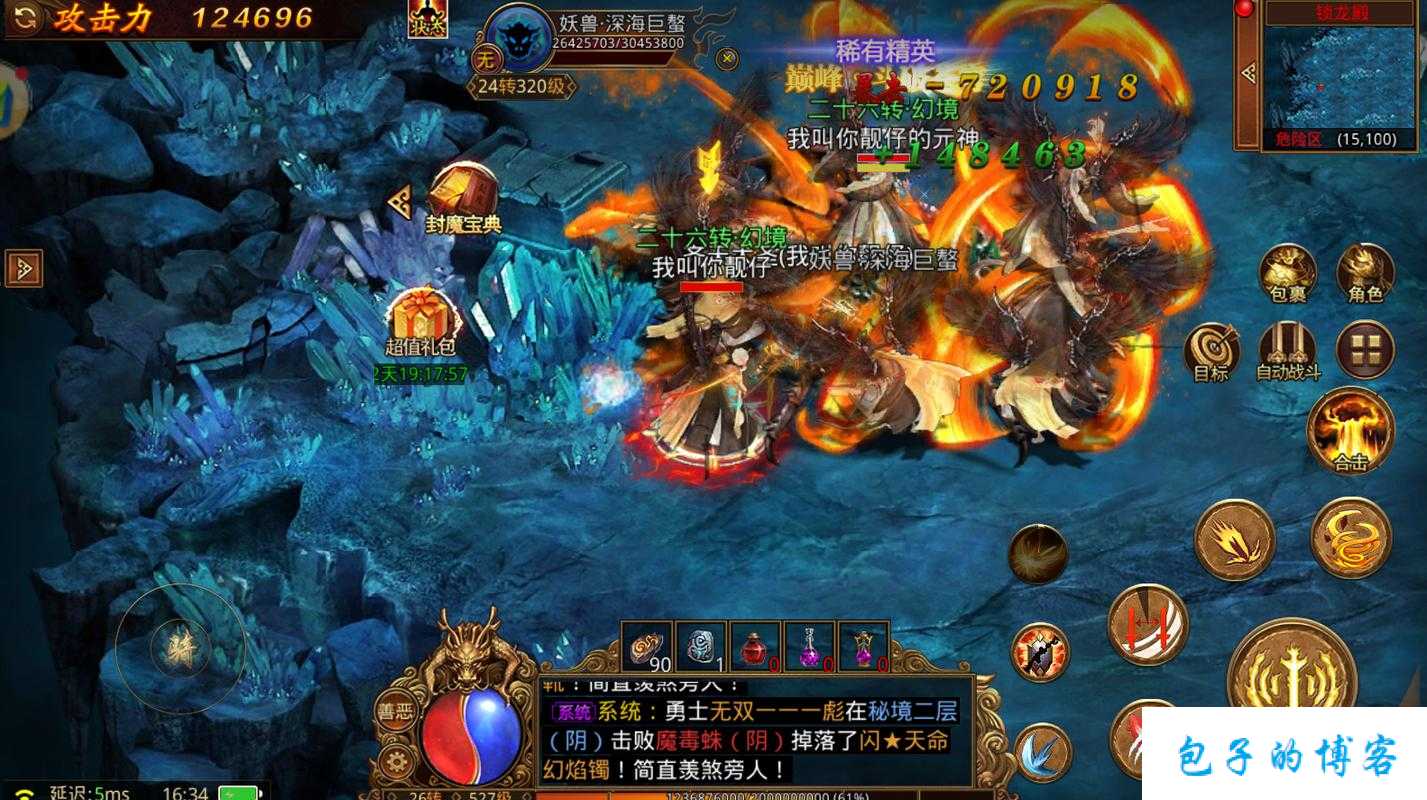Image resolution: width=1427 pixels, height=800 pixels.
Task: Open the 角色 character icon
Action: point(1364,270)
